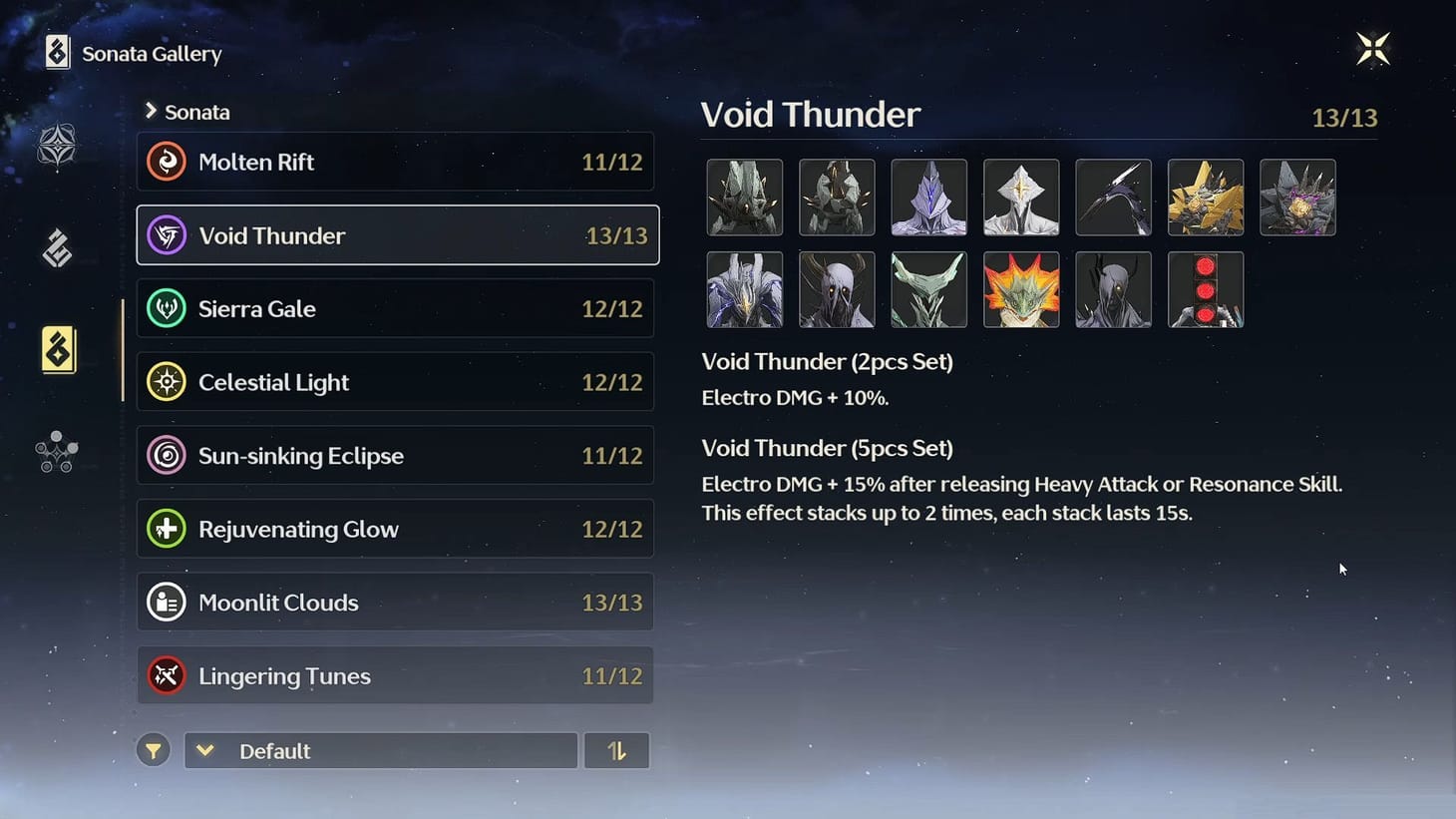Image resolution: width=1456 pixels, height=819 pixels.
Task: Click Void Thunder's purple emblem icon
Action: (167, 235)
